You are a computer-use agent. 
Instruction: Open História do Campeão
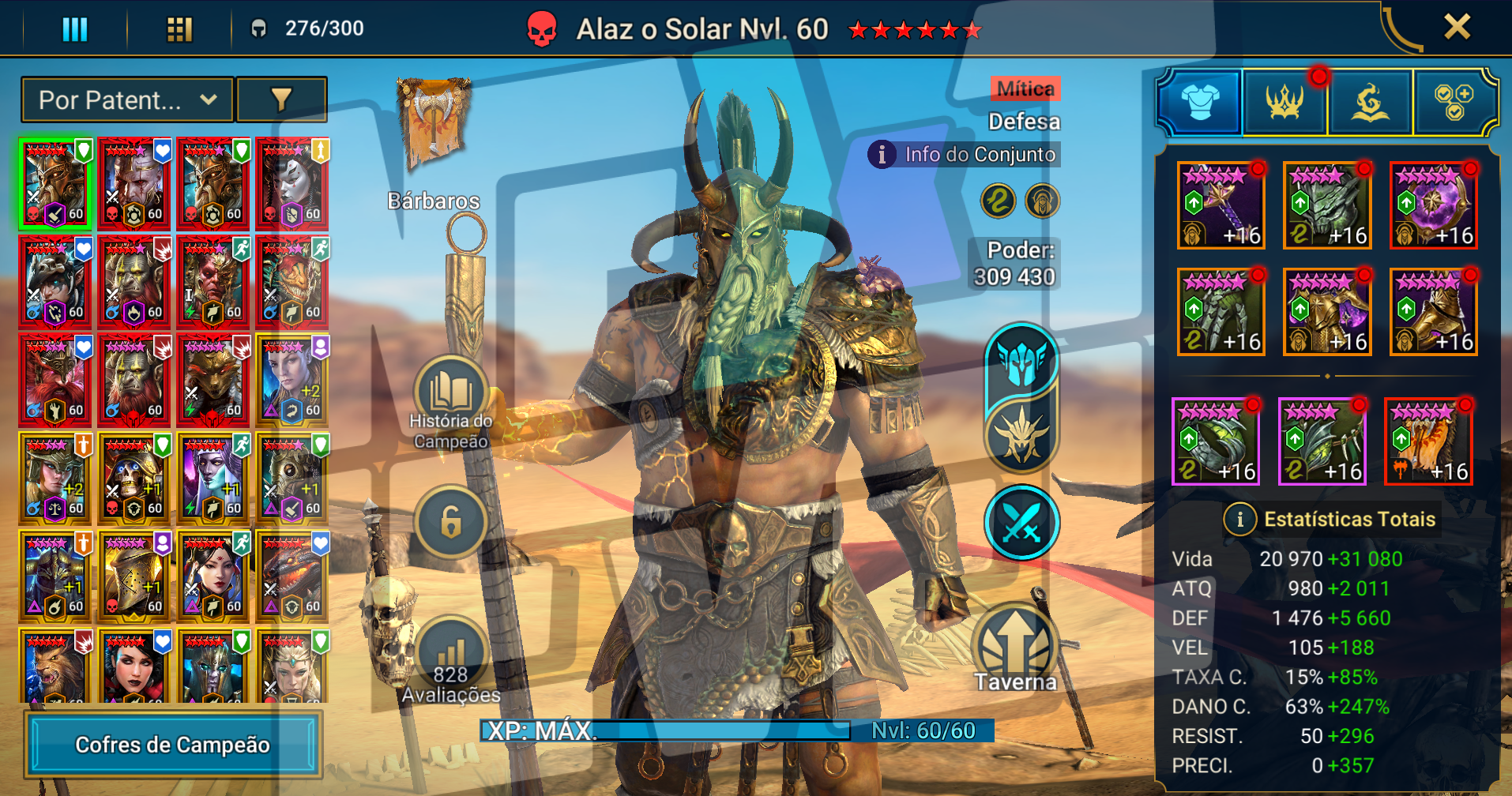(450, 395)
